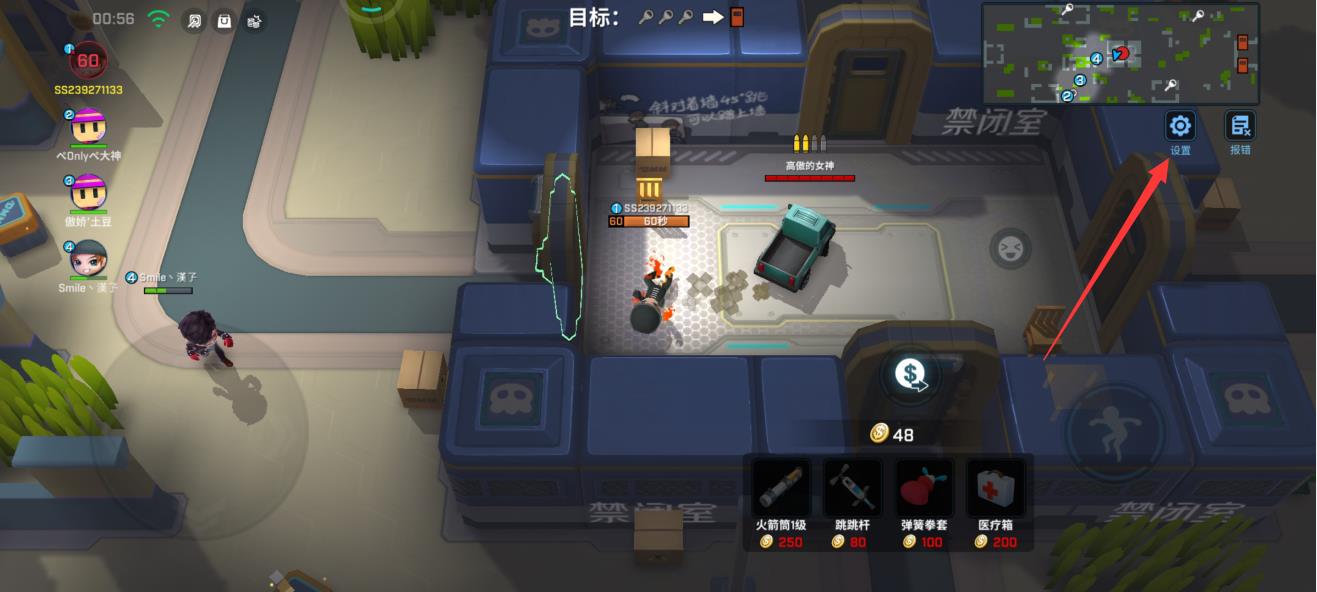Click your own SS239271133 player portrait
This screenshot has width=1317, height=592.
pos(88,60)
